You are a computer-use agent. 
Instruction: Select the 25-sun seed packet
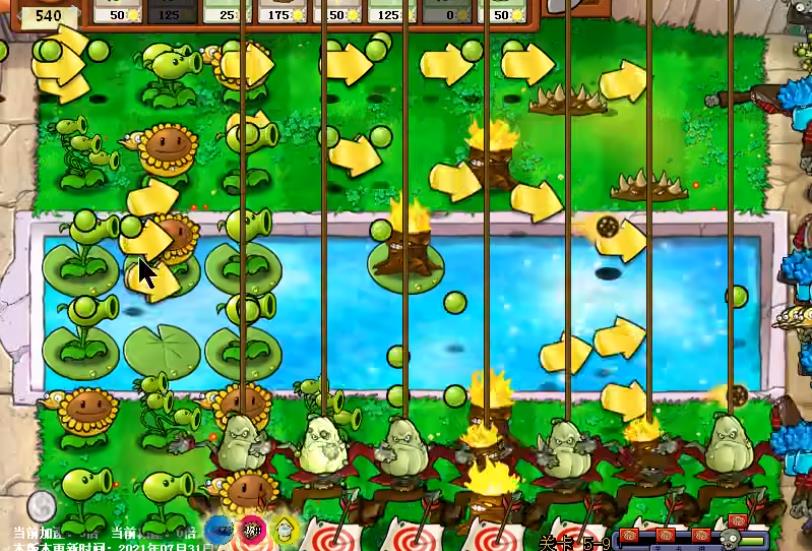coord(228,12)
